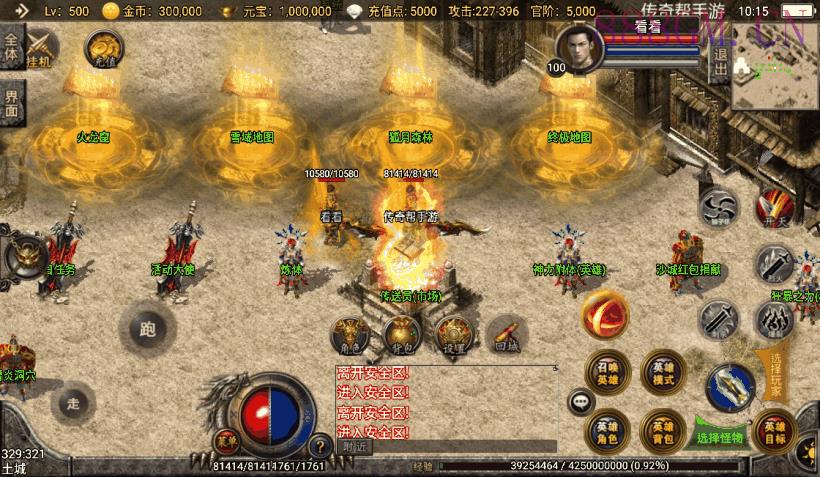820x477 pixels.
Task: Open the 英雄角色 hero character panel
Action: (607, 430)
